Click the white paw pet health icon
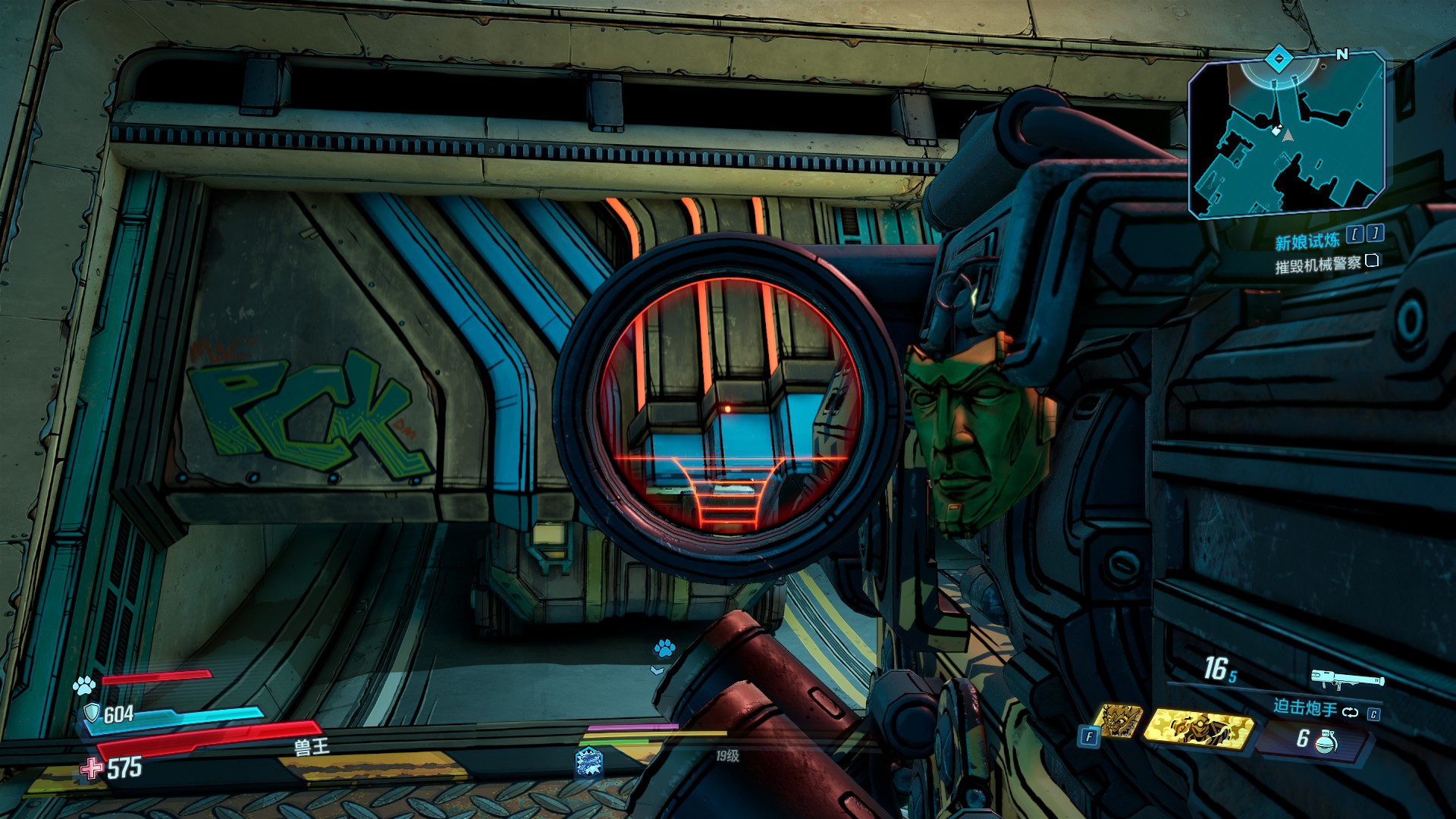The height and width of the screenshot is (819, 1456). click(x=83, y=686)
